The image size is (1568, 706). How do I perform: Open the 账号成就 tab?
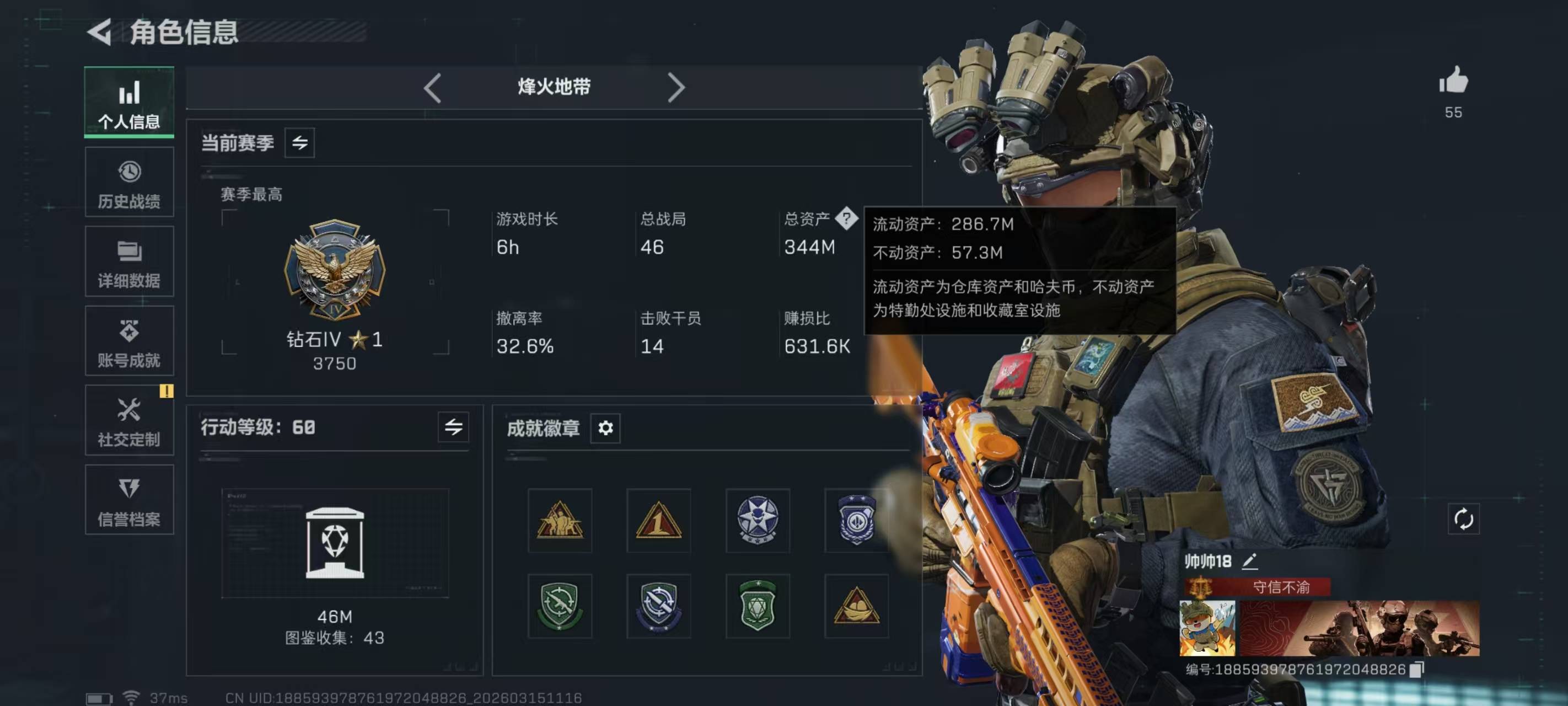(129, 341)
